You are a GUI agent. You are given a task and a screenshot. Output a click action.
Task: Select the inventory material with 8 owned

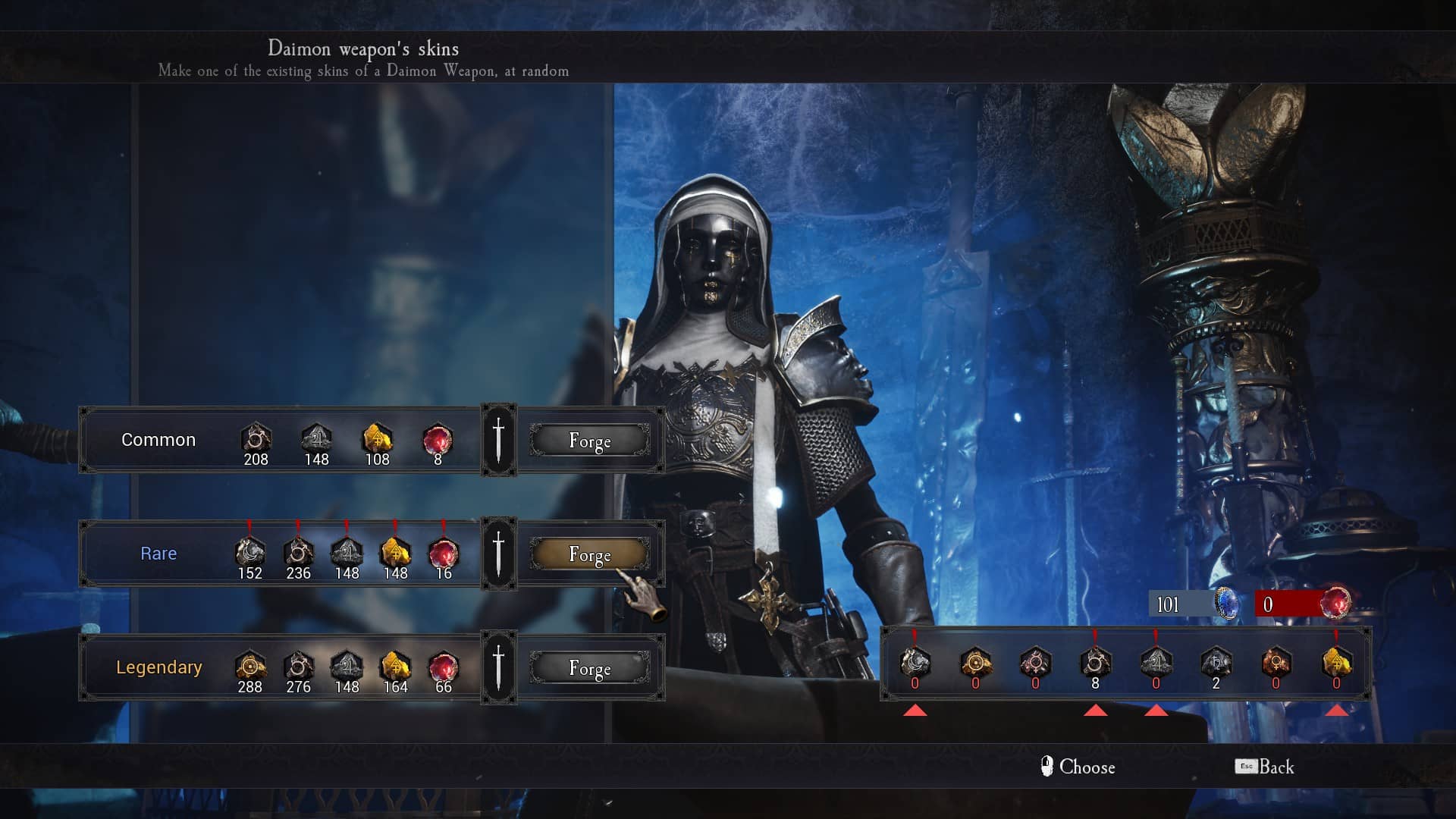1095,664
